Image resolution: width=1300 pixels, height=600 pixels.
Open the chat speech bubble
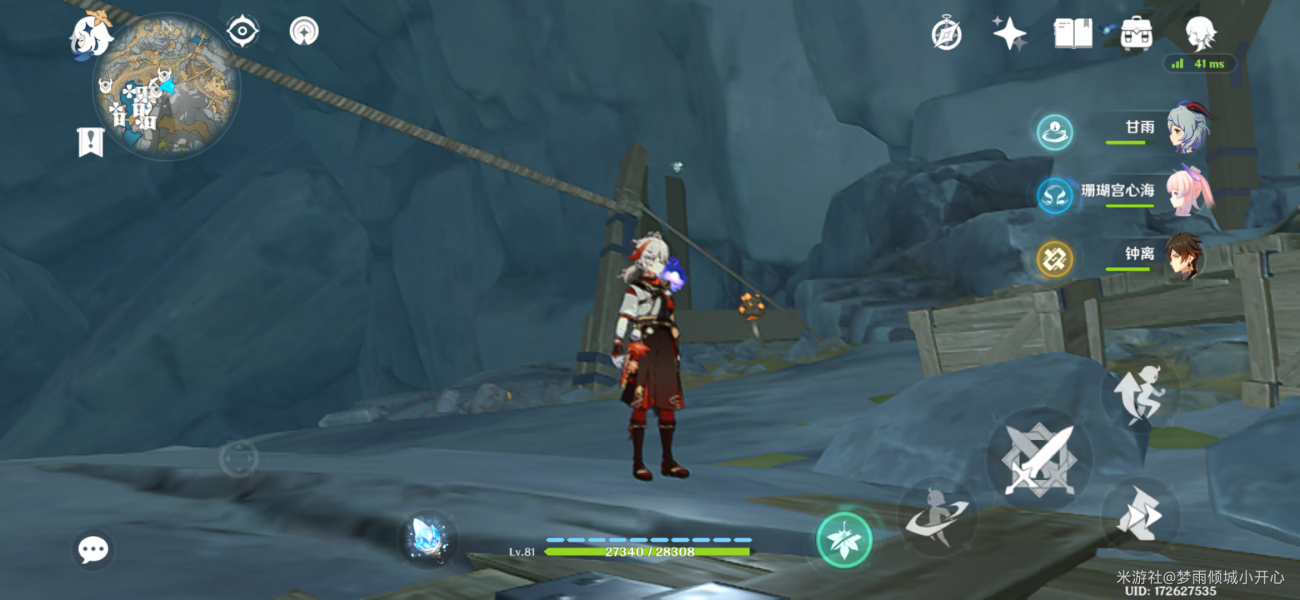tap(93, 549)
